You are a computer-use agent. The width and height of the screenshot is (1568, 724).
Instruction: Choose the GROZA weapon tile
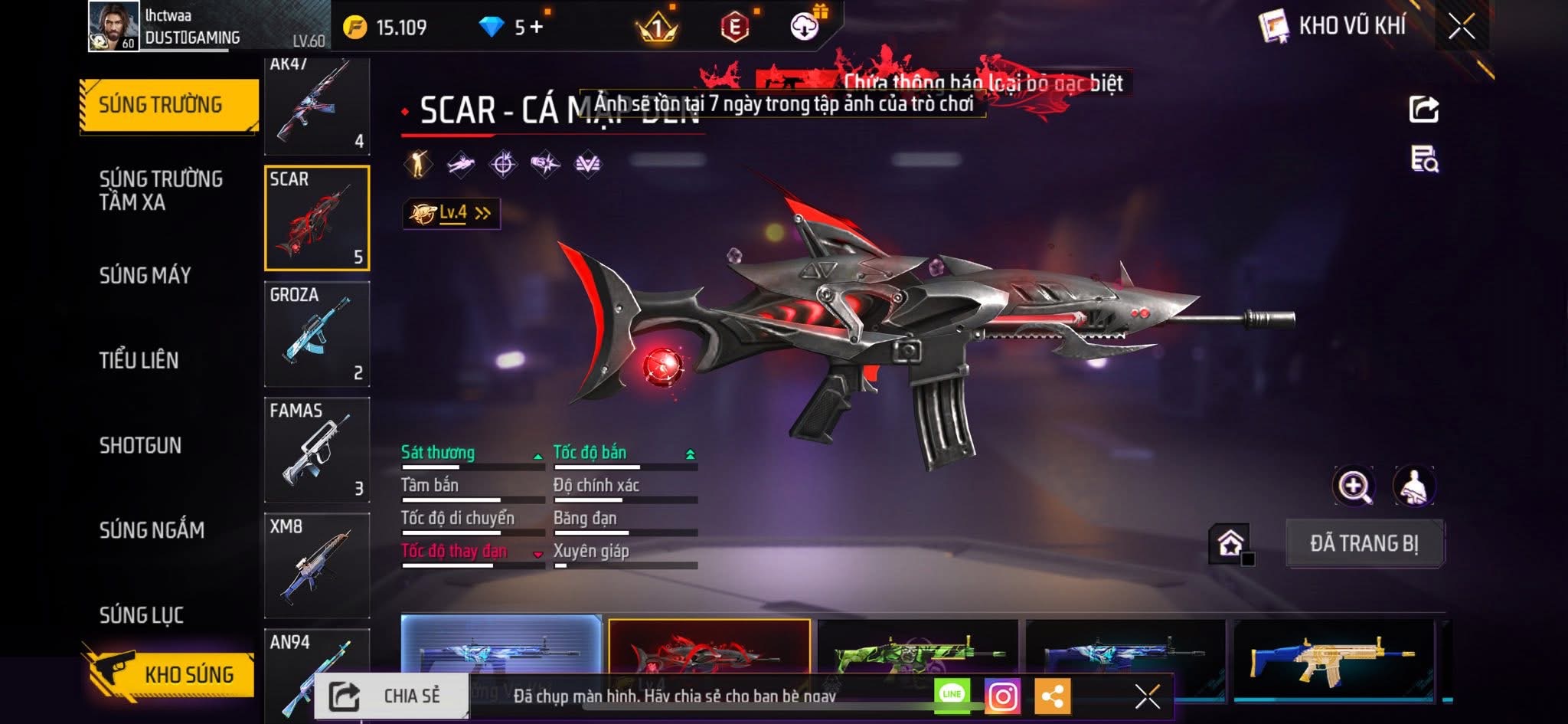(317, 334)
